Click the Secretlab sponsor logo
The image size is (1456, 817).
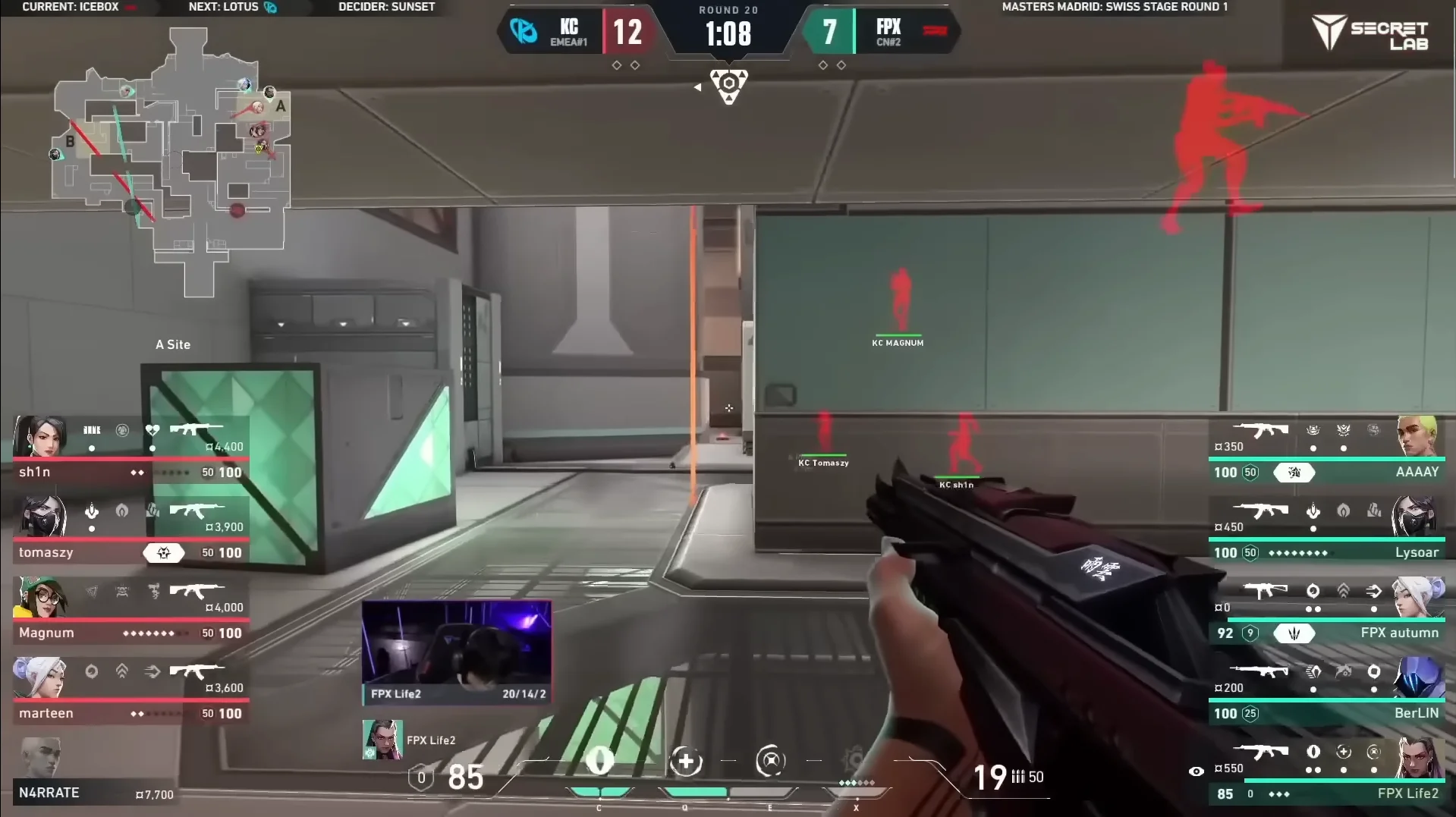[1370, 34]
